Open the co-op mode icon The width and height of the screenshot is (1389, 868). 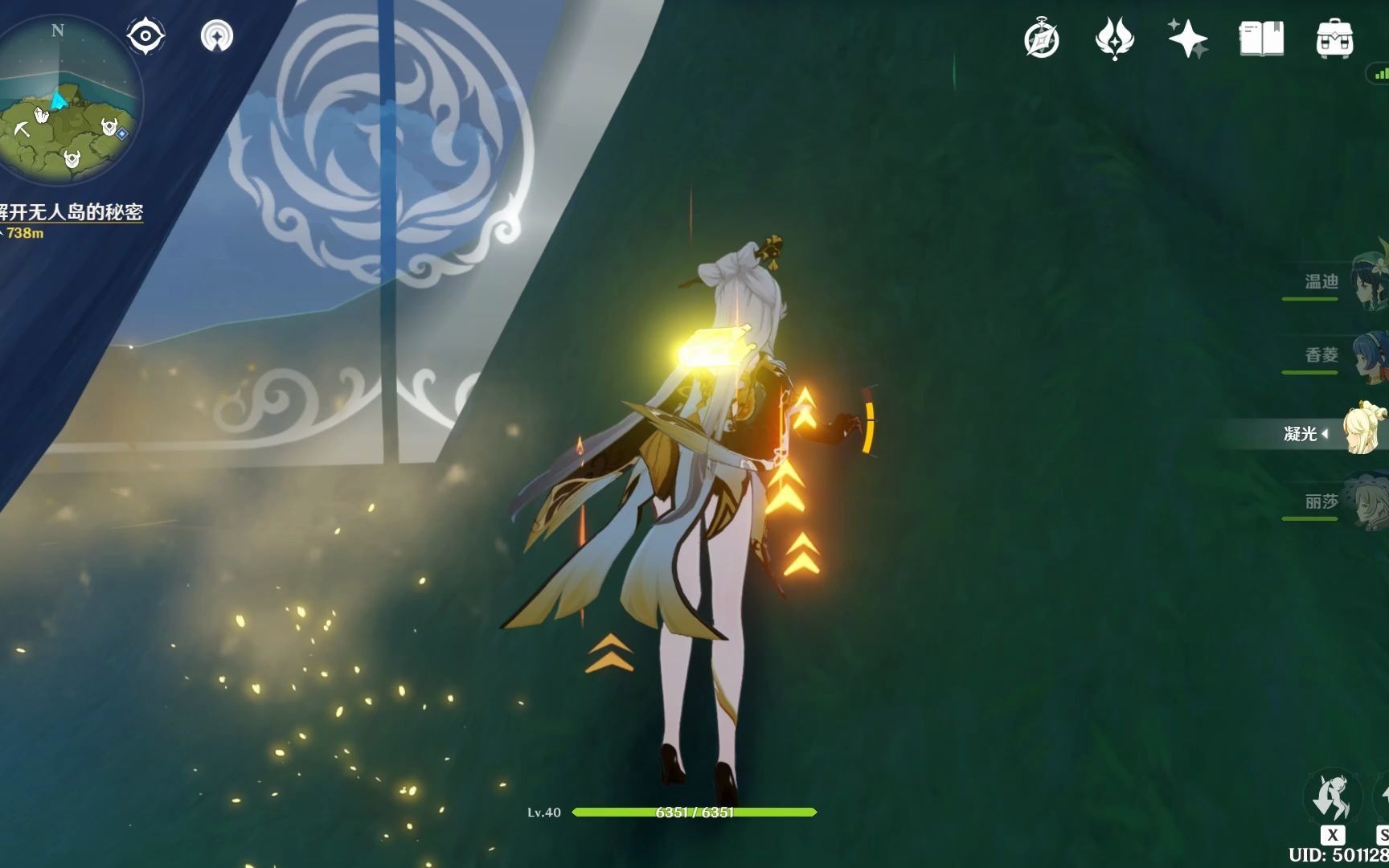pyautogui.click(x=217, y=36)
